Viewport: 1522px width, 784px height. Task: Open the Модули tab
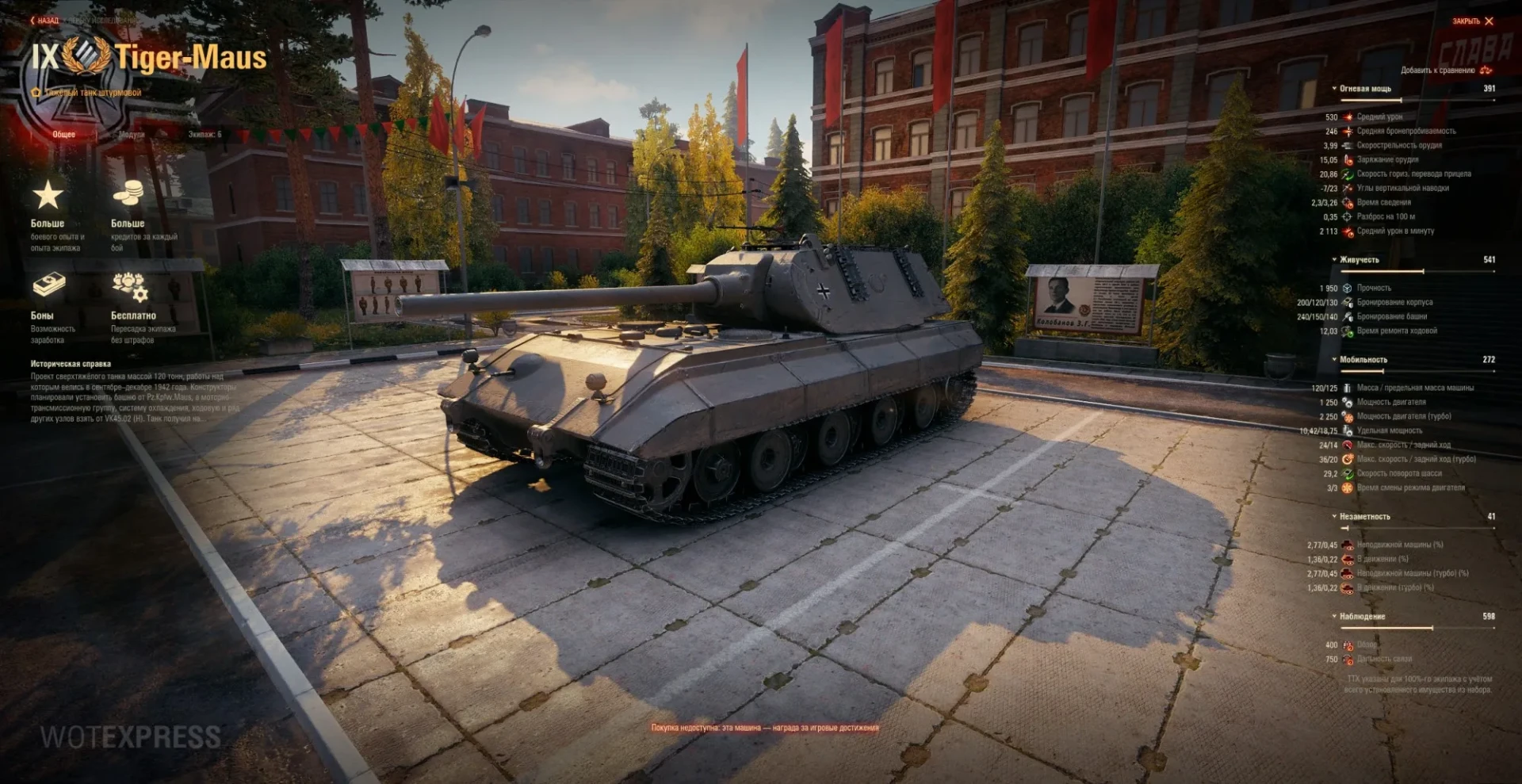132,135
